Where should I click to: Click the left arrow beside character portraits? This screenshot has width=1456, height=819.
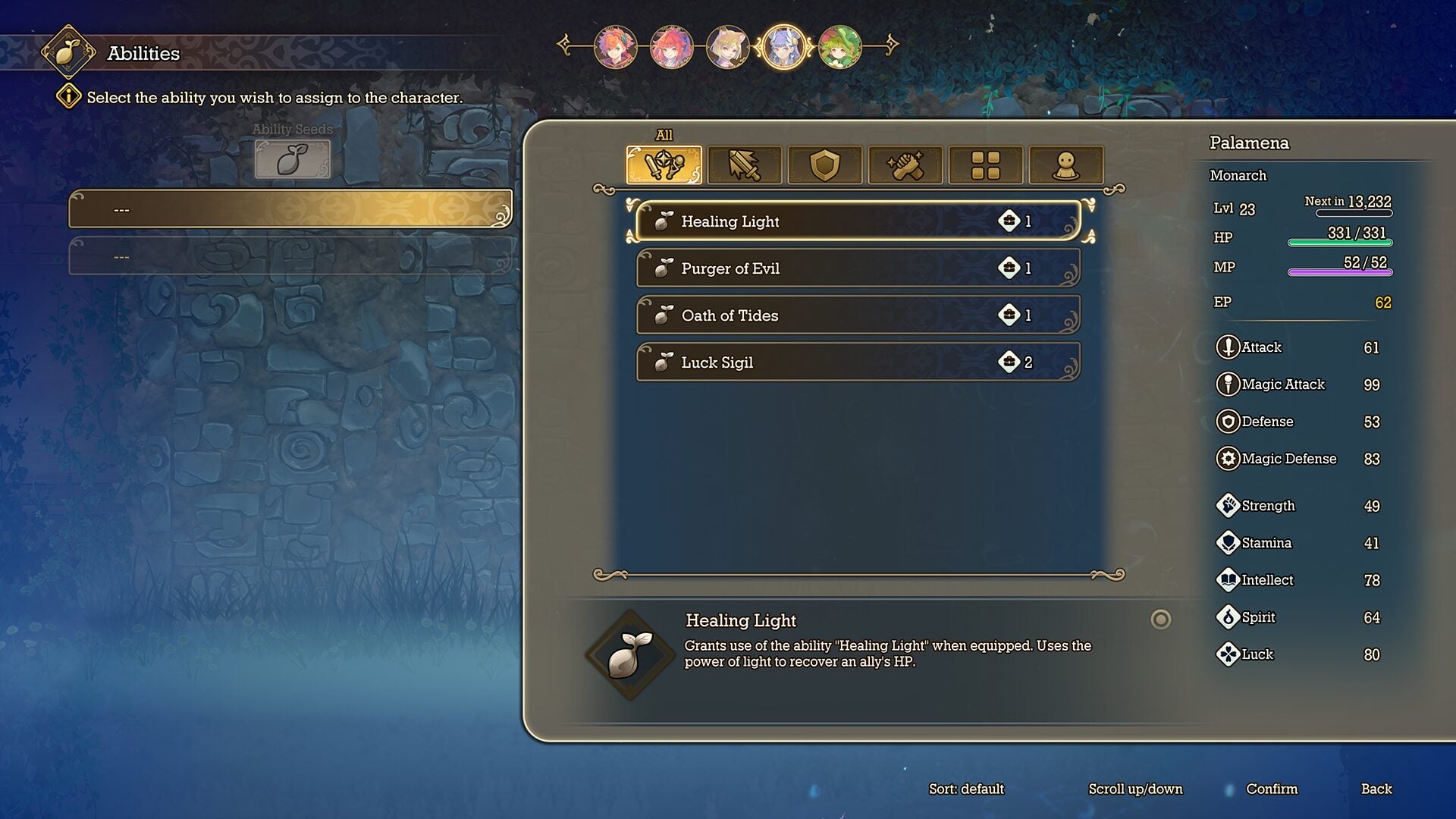tap(565, 45)
